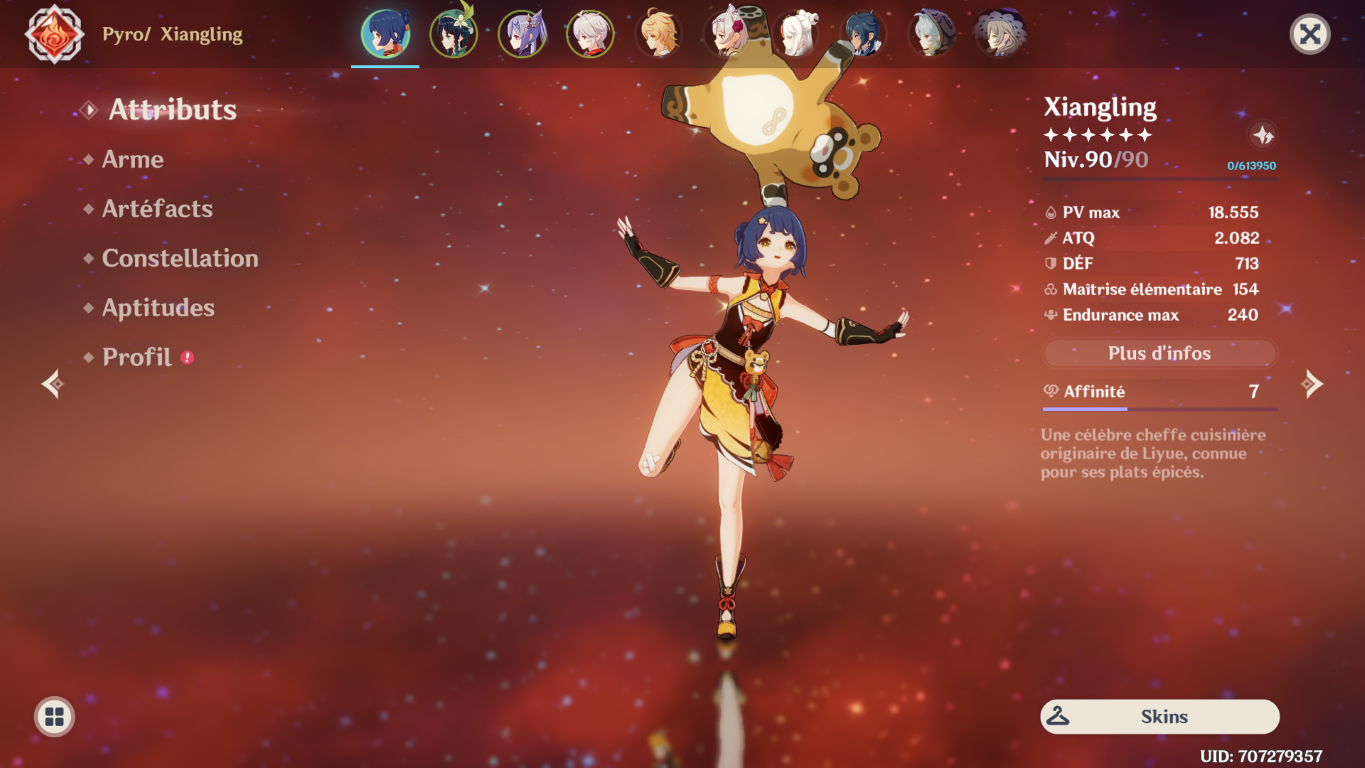
Task: Click the PV max droplet icon
Action: coord(1050,212)
